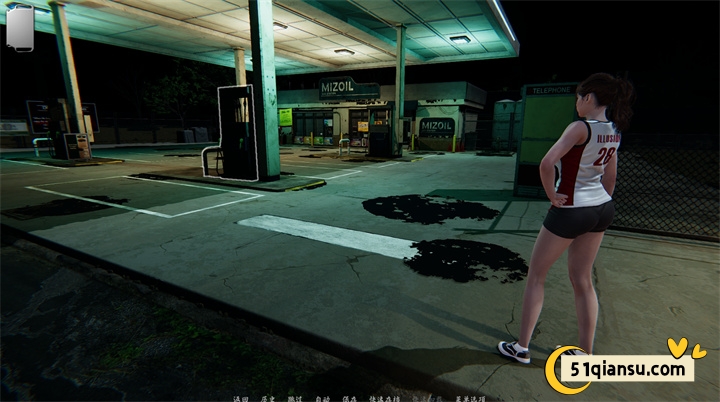Activate 跳过 (Skip) in the bottom menu
Screen dimensions: 720x402
(x=295, y=398)
